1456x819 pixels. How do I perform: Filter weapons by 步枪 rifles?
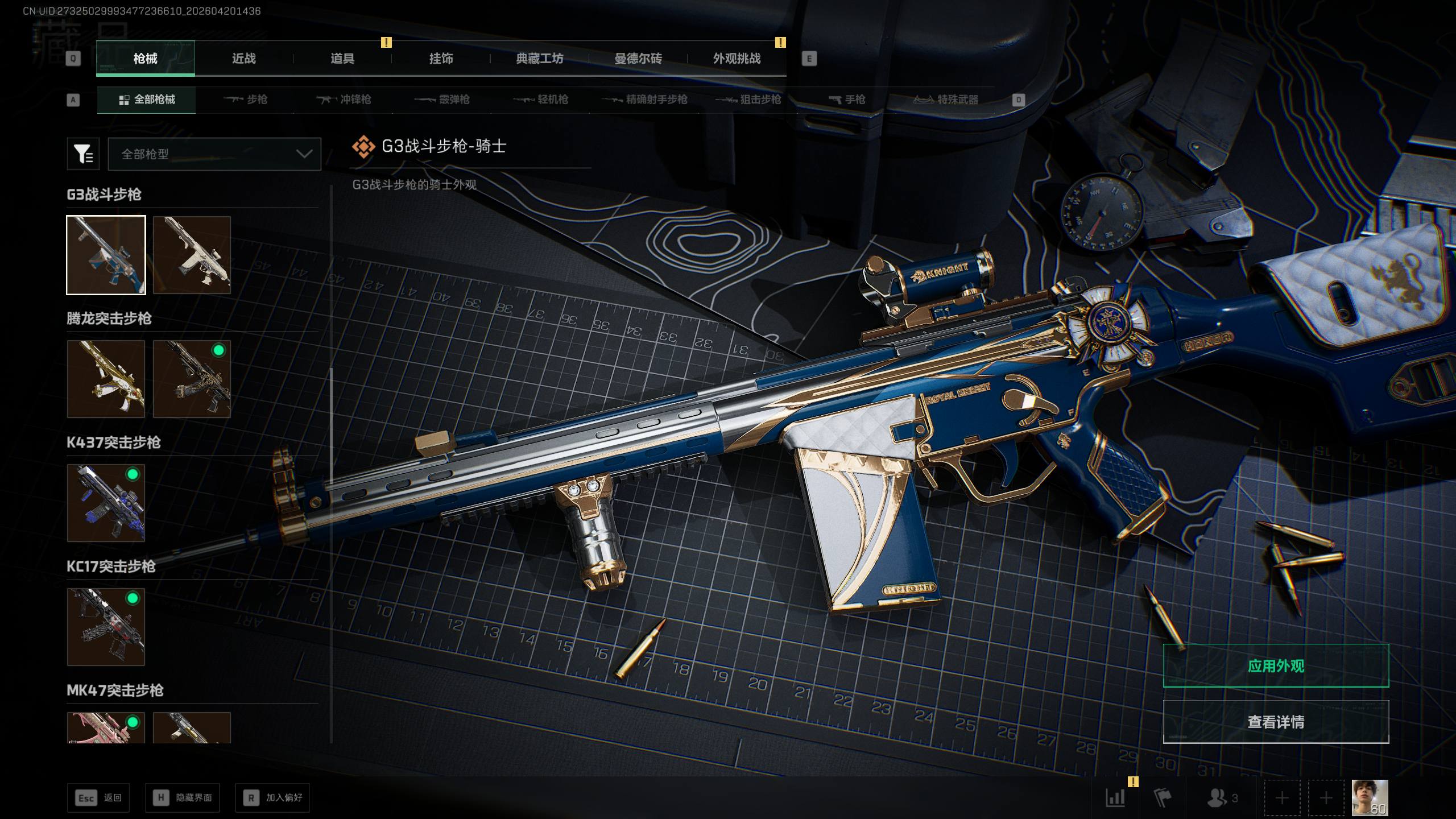(x=246, y=100)
